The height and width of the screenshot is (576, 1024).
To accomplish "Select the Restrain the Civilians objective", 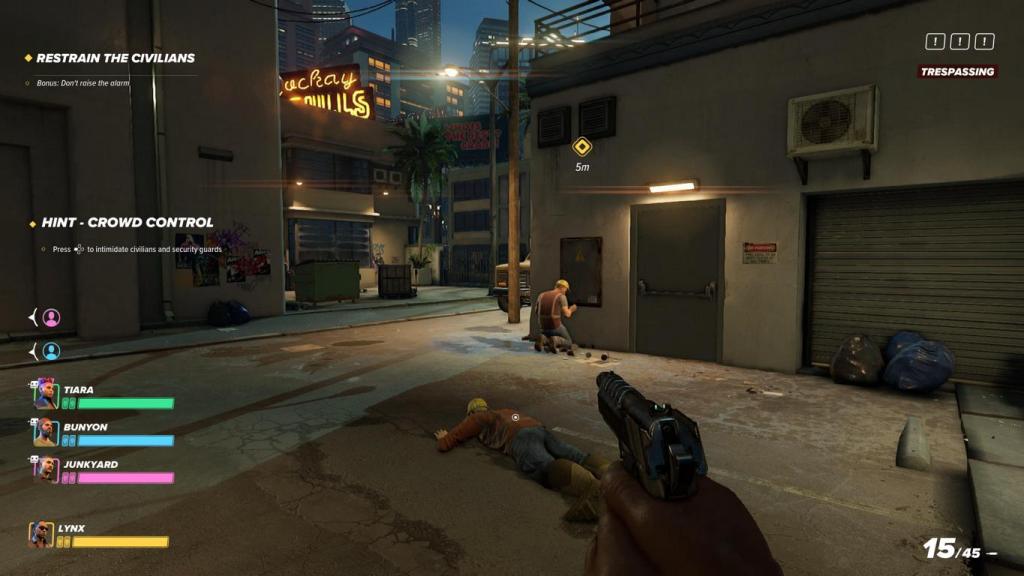I will [115, 58].
